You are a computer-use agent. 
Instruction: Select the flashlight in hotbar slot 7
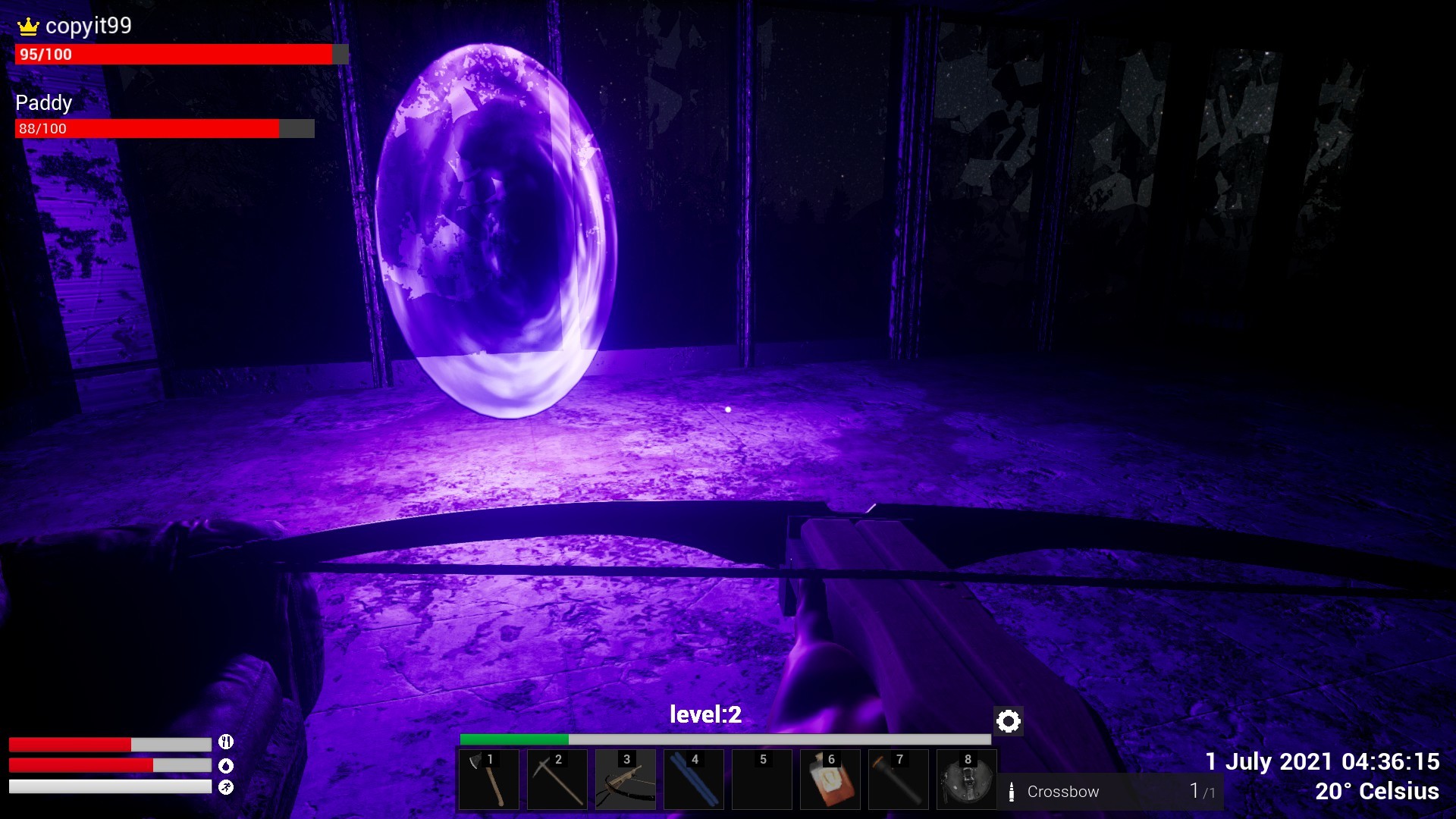[898, 780]
